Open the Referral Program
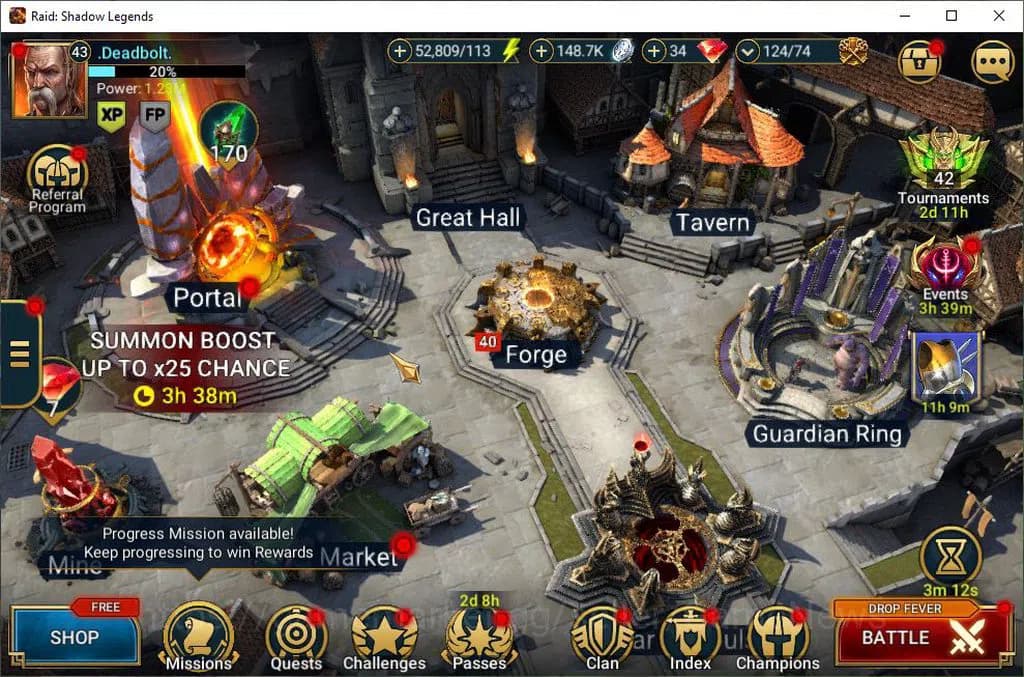1024x677 pixels. point(57,174)
